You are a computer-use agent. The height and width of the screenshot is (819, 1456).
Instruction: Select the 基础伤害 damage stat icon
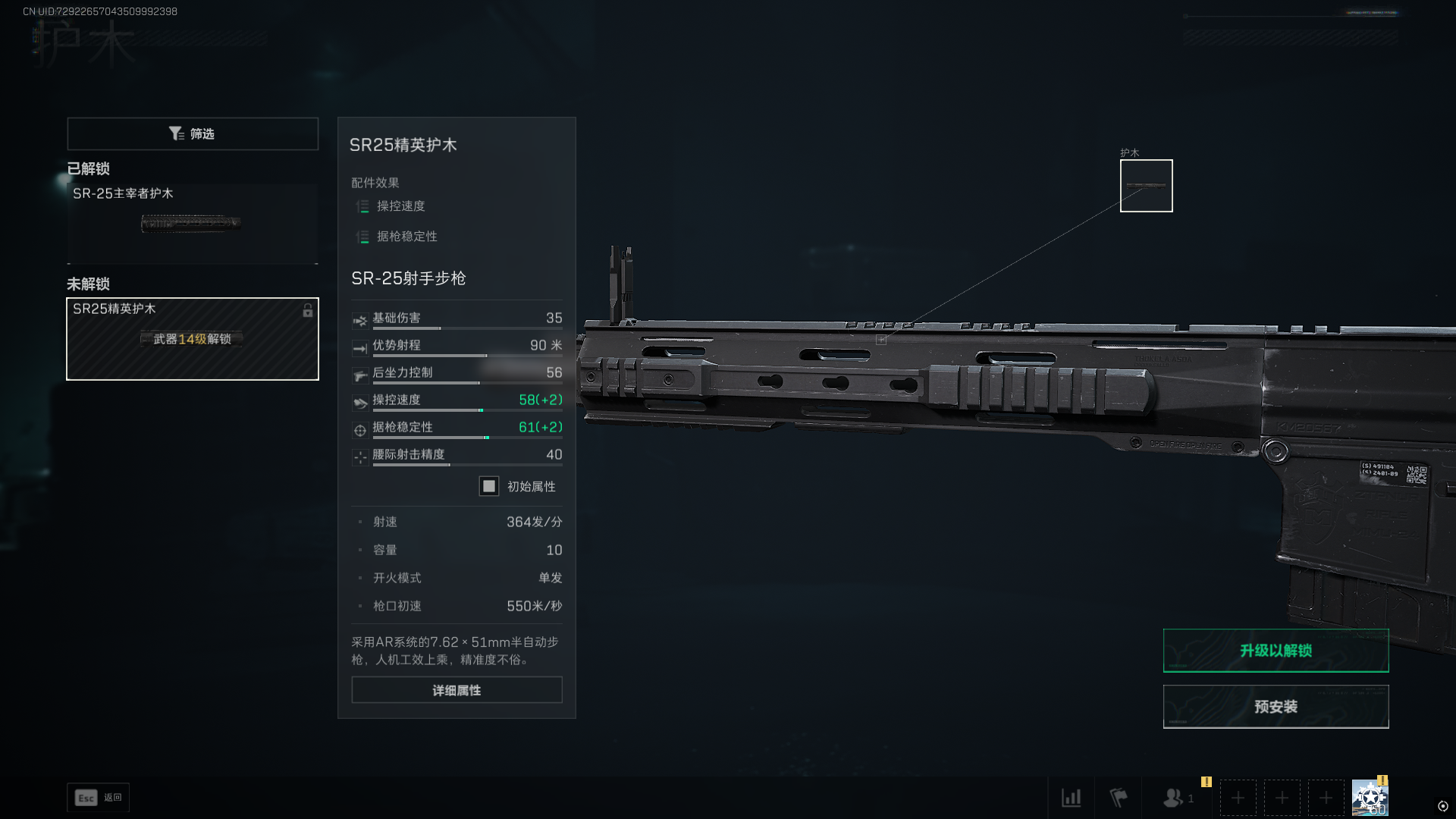(360, 319)
